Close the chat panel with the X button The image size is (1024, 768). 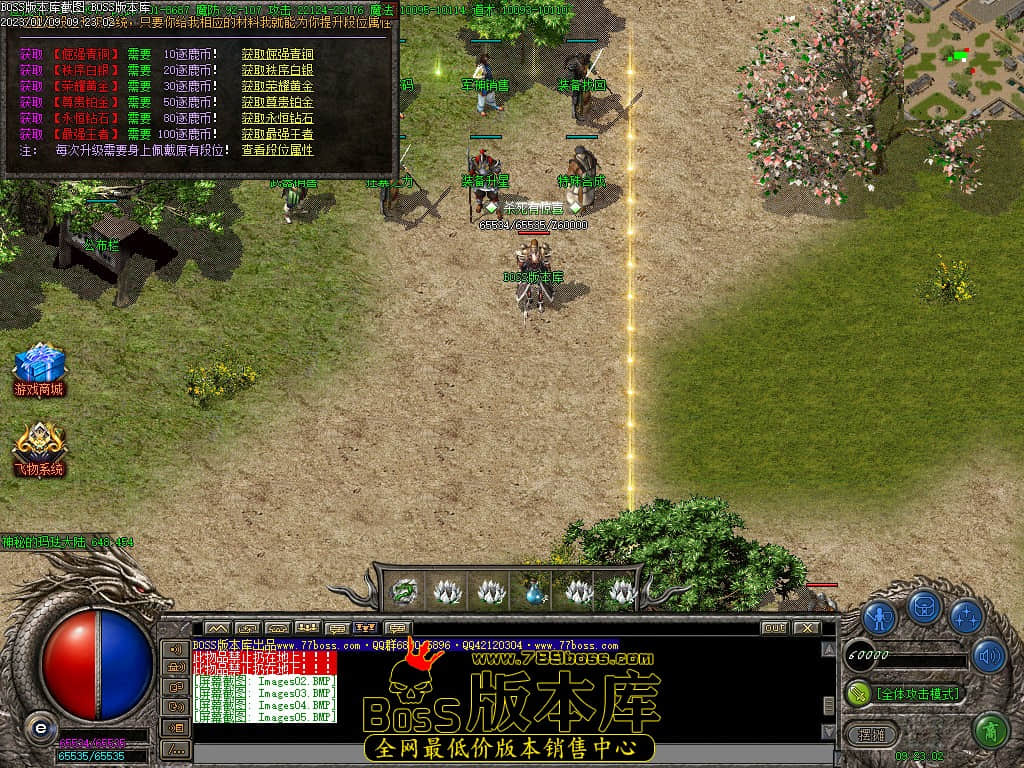[x=806, y=628]
